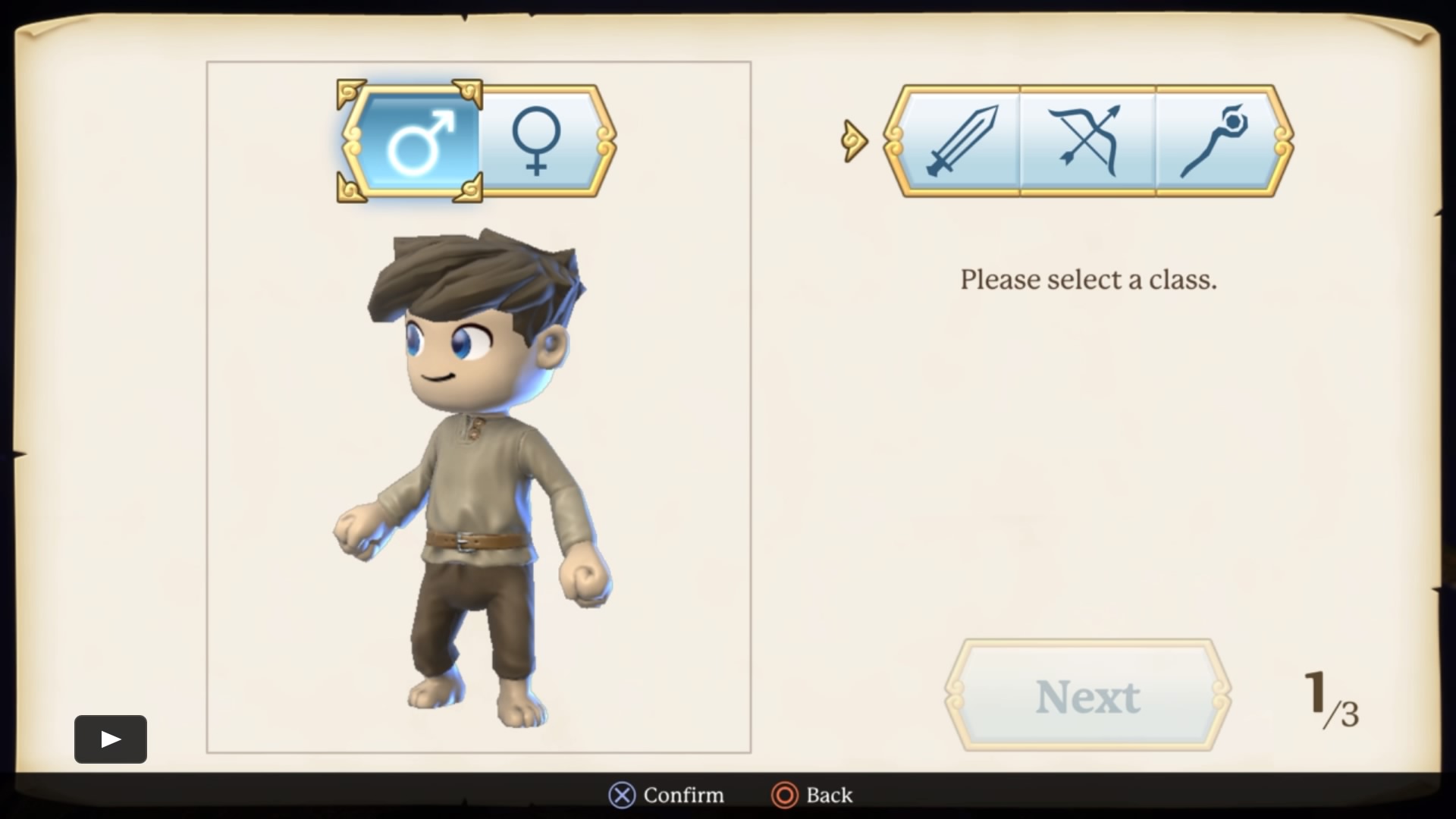Pick the sword warrior class
This screenshot has width=1456, height=819.
click(960, 141)
